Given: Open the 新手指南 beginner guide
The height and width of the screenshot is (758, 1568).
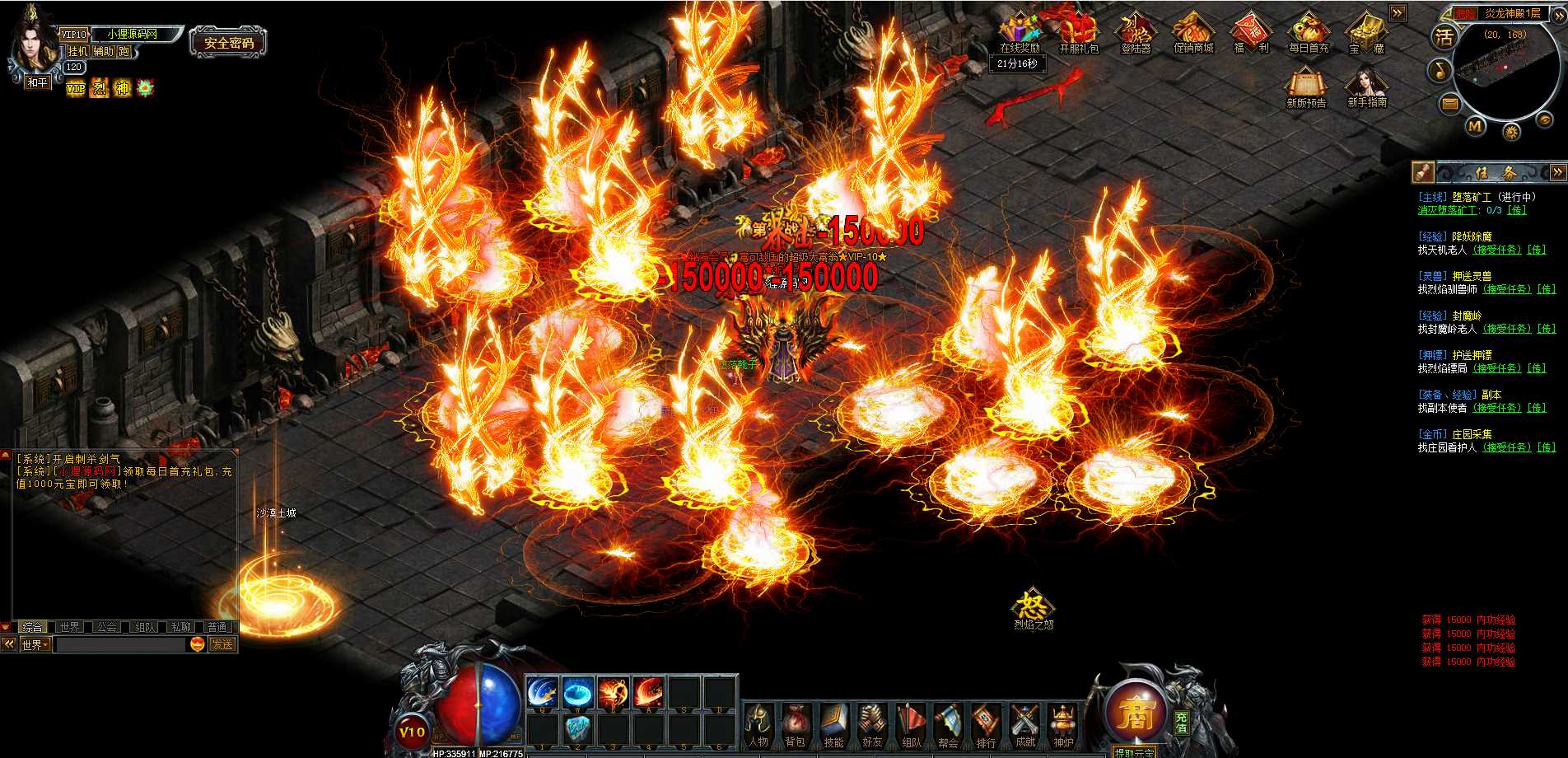Looking at the screenshot, I should tap(1366, 87).
